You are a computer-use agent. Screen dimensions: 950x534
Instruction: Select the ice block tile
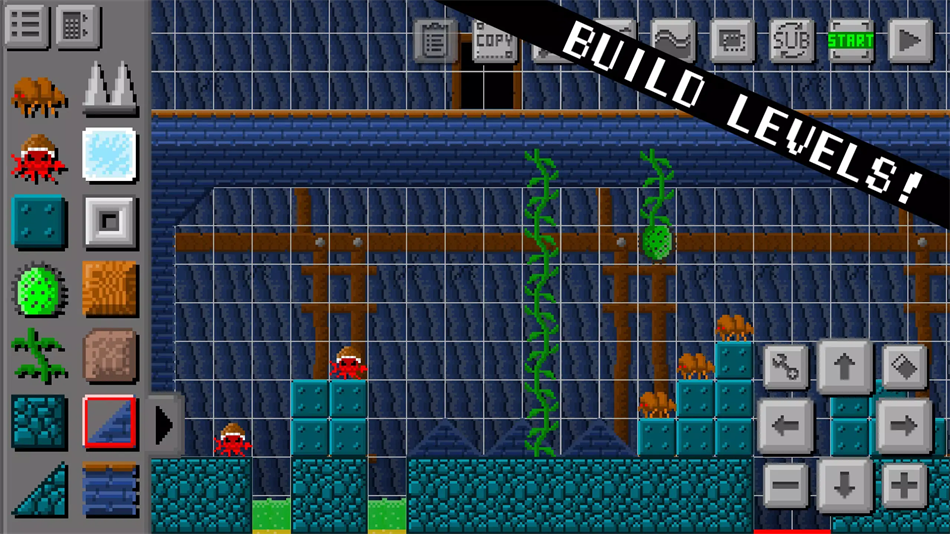click(109, 155)
